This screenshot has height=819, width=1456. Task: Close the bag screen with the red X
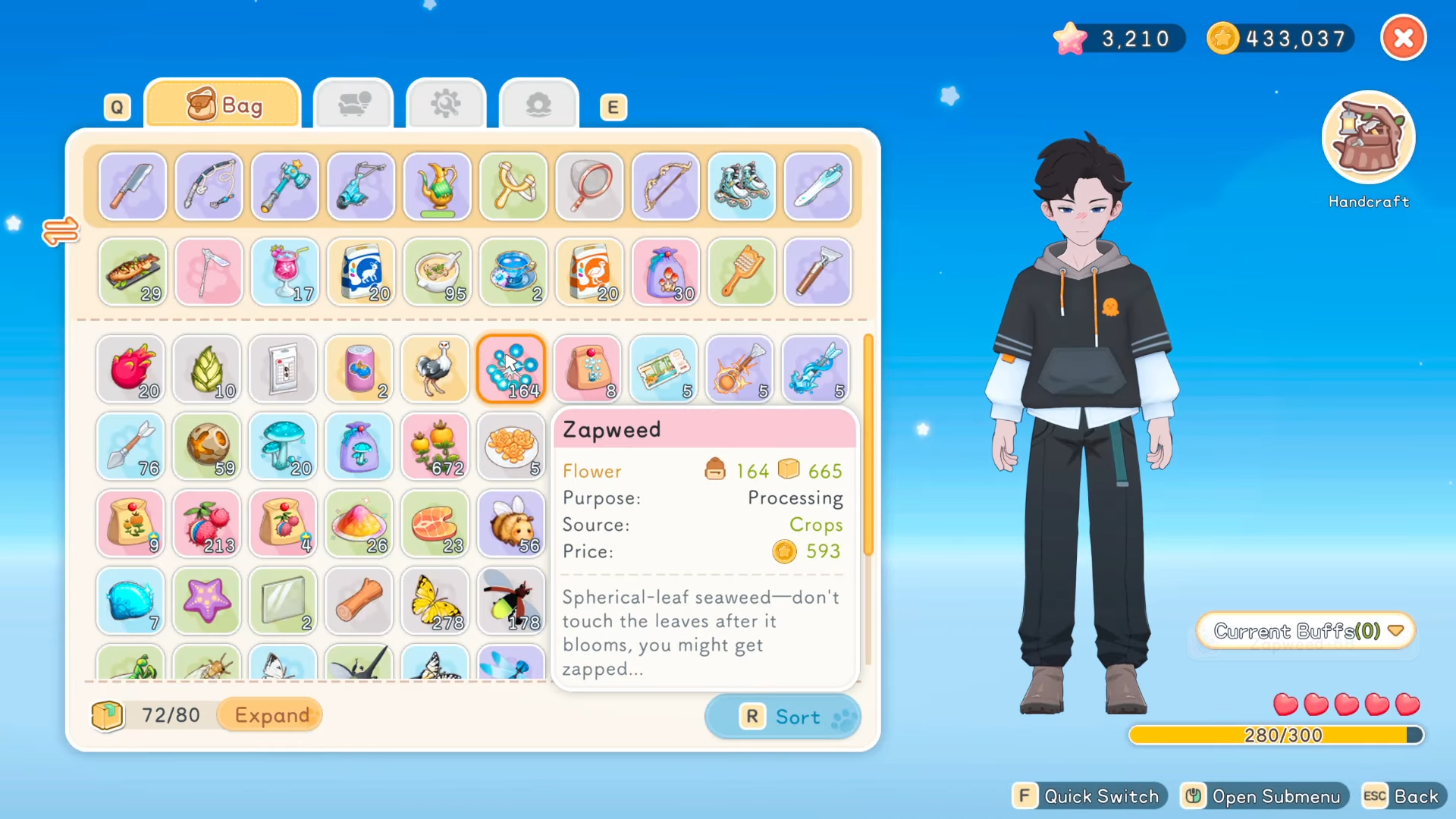tap(1403, 38)
